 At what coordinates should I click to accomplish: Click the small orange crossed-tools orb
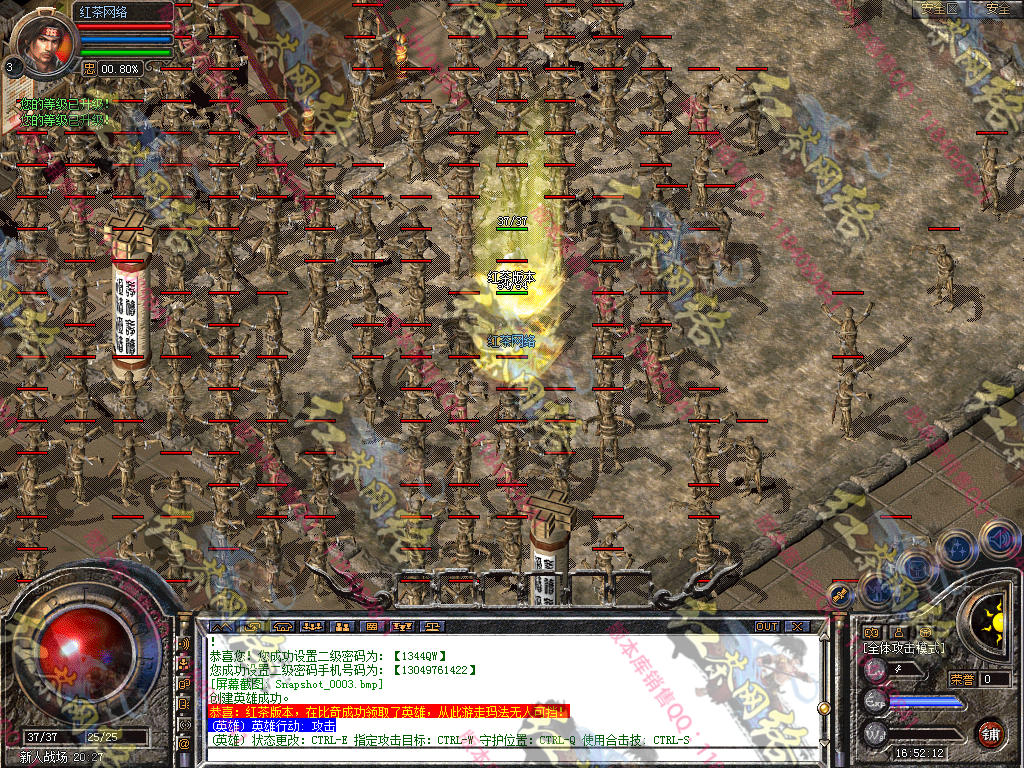pyautogui.click(x=840, y=595)
